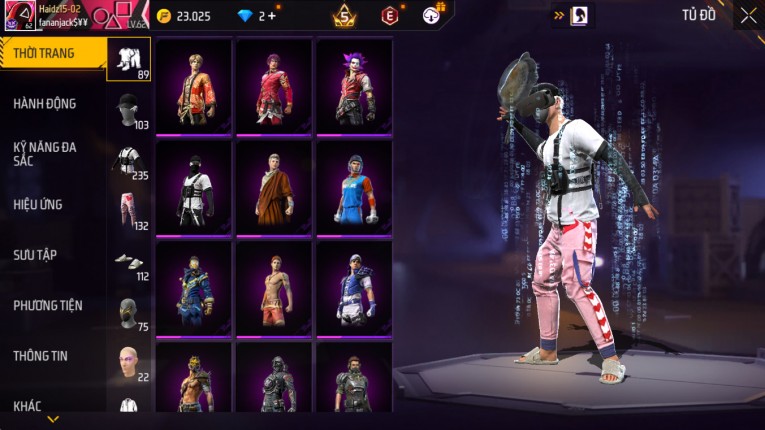Select the pink pants category icon
765x430 pixels.
coord(128,211)
